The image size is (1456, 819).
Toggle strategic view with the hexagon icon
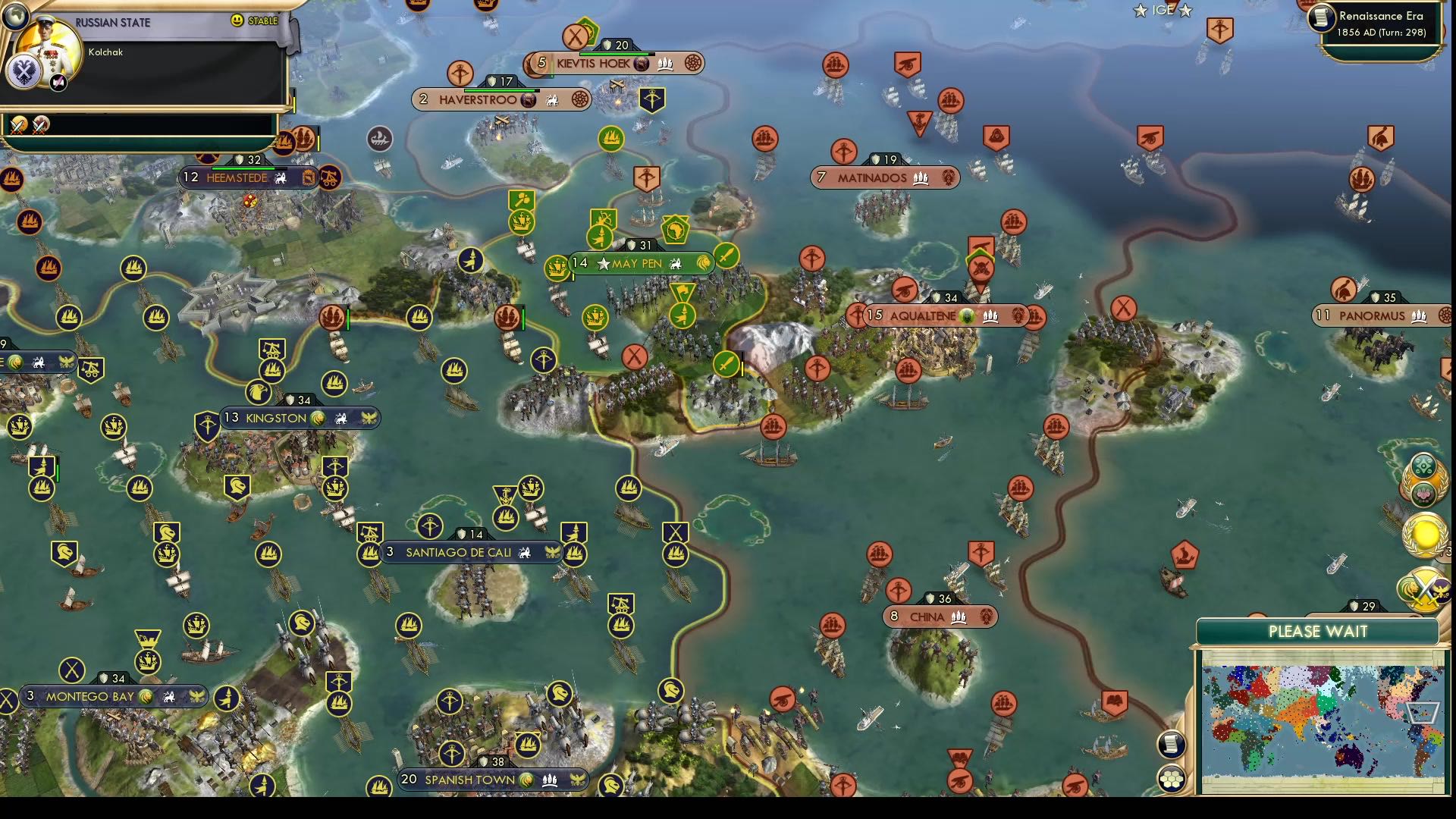[x=1173, y=777]
